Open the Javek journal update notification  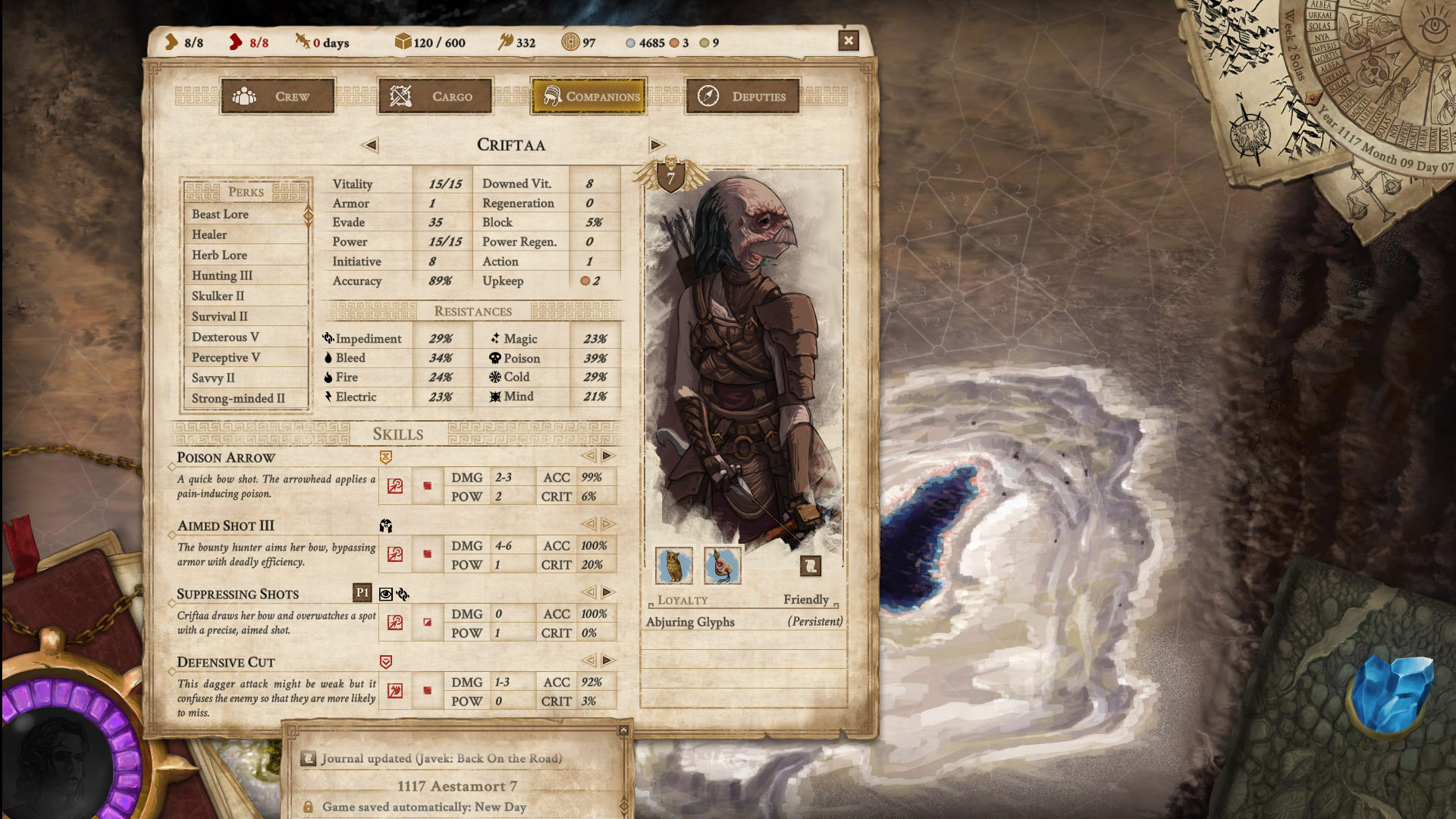pyautogui.click(x=441, y=758)
